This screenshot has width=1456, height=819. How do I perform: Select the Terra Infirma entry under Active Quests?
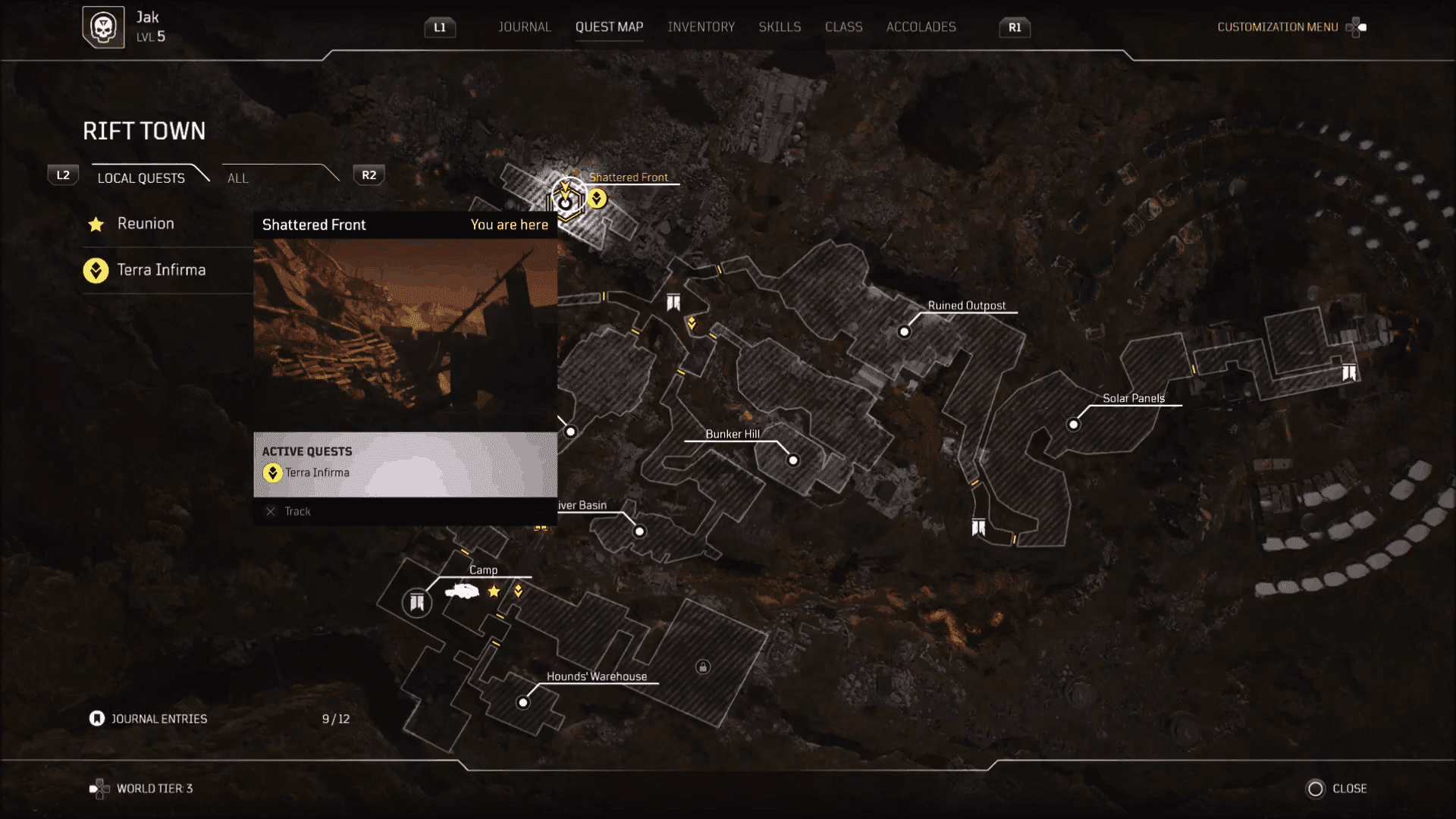pyautogui.click(x=315, y=472)
